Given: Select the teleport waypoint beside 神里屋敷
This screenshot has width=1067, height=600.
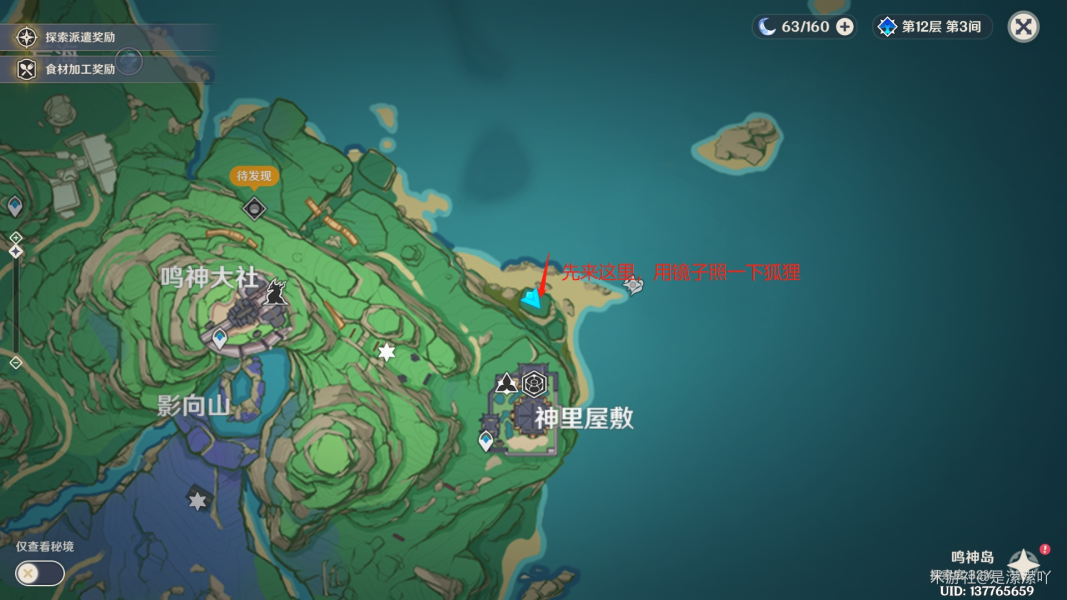Looking at the screenshot, I should [x=486, y=441].
